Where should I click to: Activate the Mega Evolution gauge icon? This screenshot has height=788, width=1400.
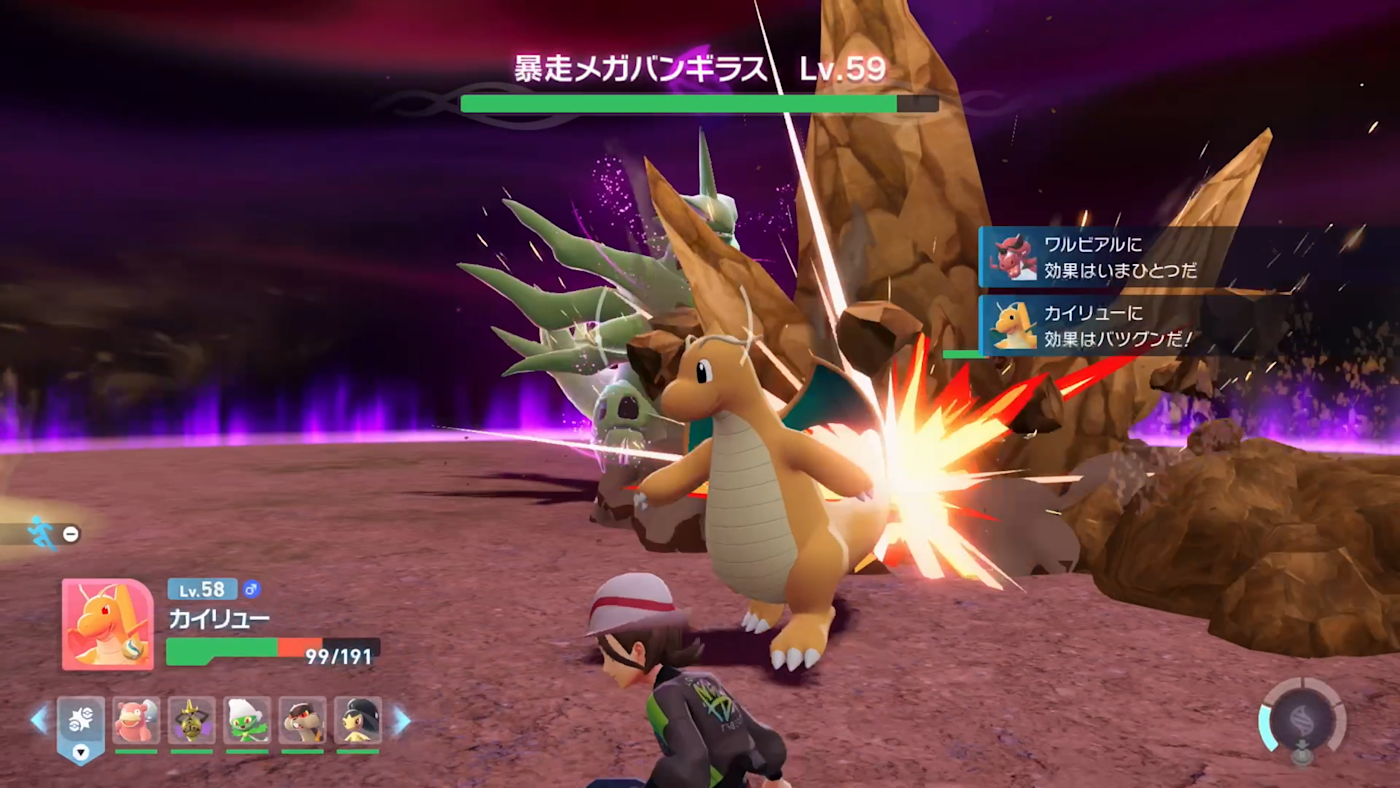(x=1302, y=718)
